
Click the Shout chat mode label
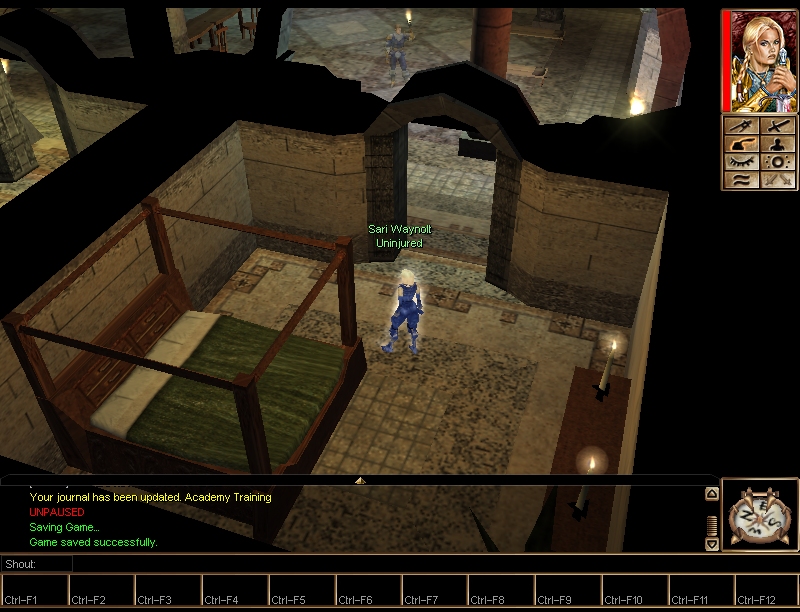[x=22, y=565]
